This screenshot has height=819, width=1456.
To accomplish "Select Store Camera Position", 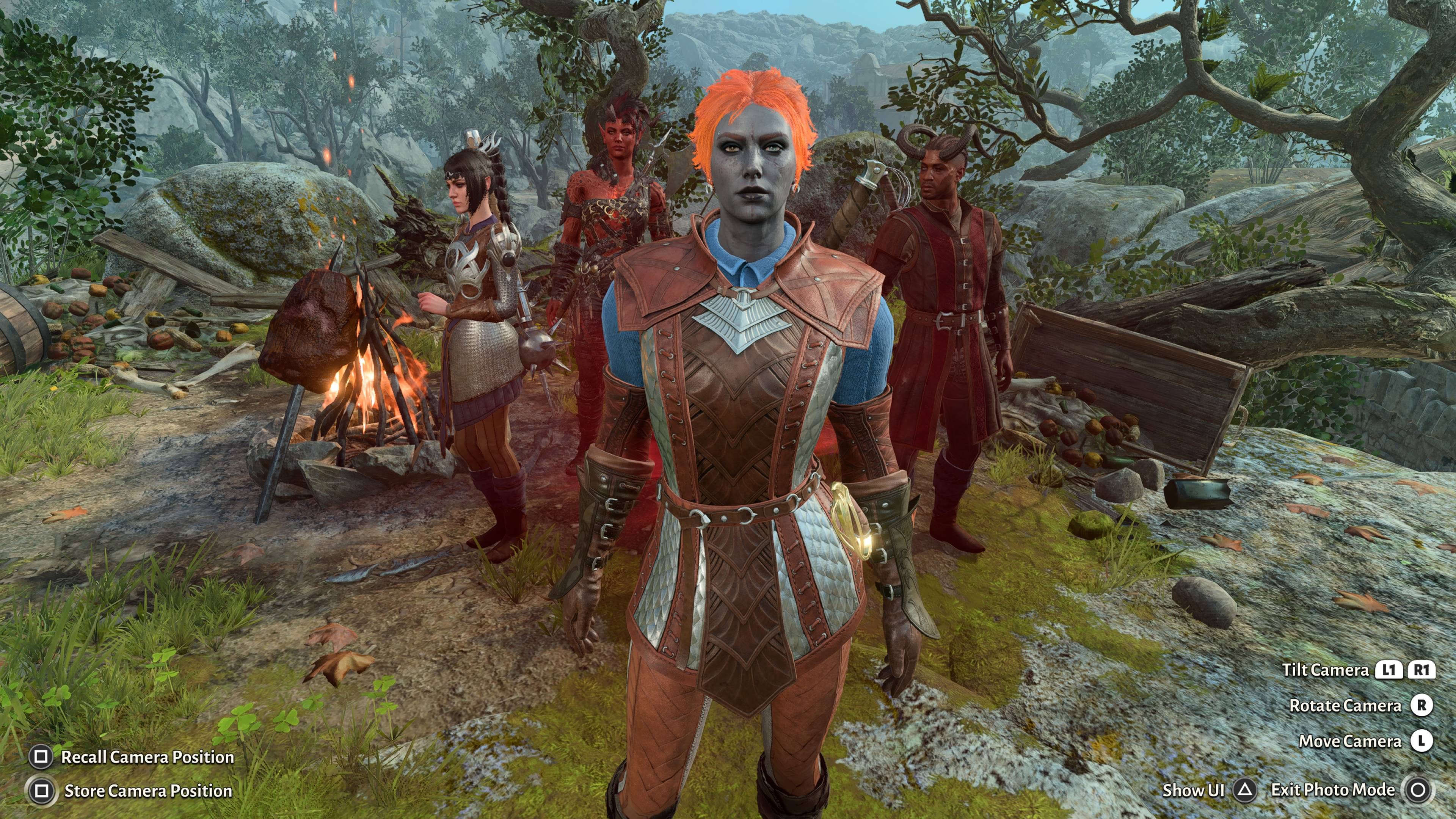I will tap(147, 791).
